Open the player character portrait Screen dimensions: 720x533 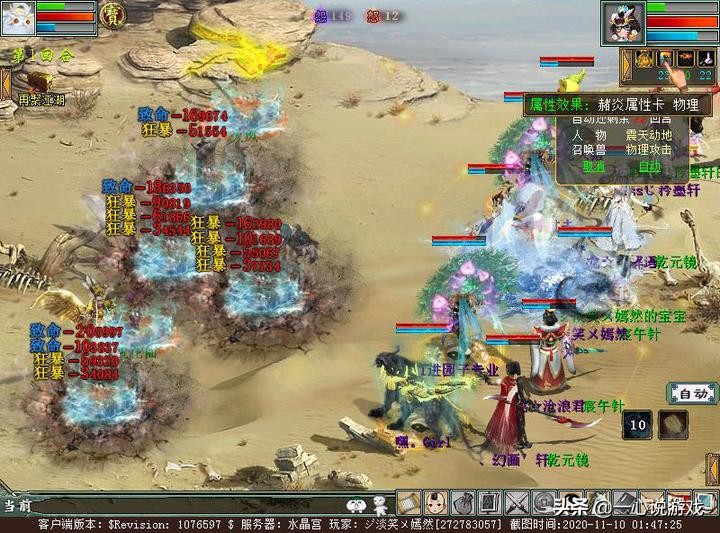click(x=624, y=22)
